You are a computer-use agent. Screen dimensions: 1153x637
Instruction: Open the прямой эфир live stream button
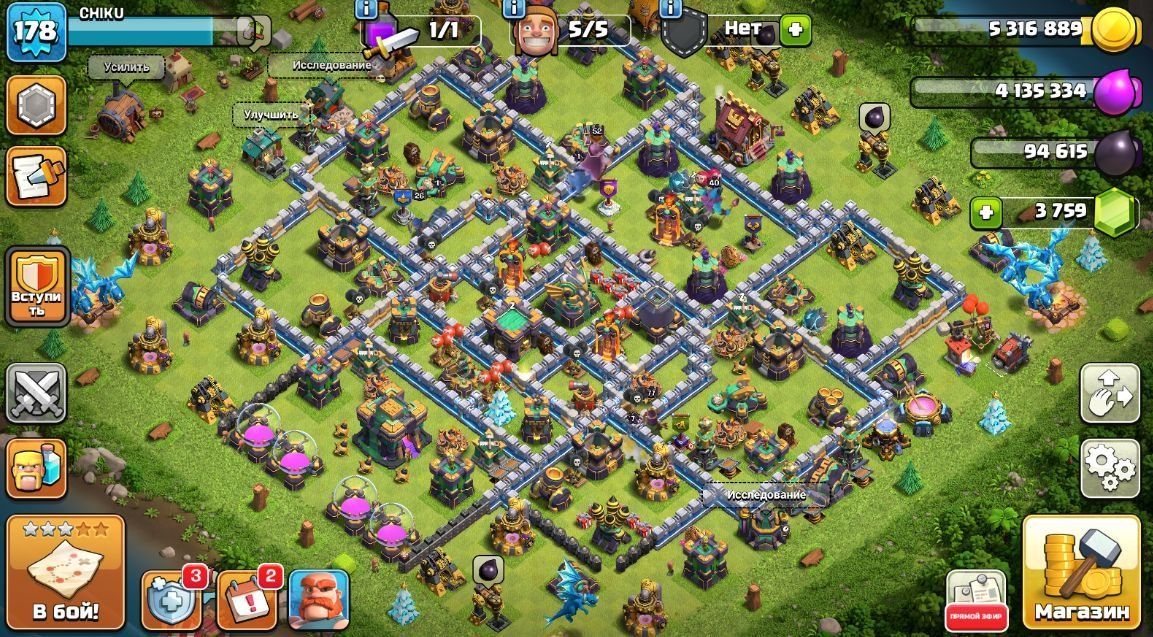[x=975, y=600]
